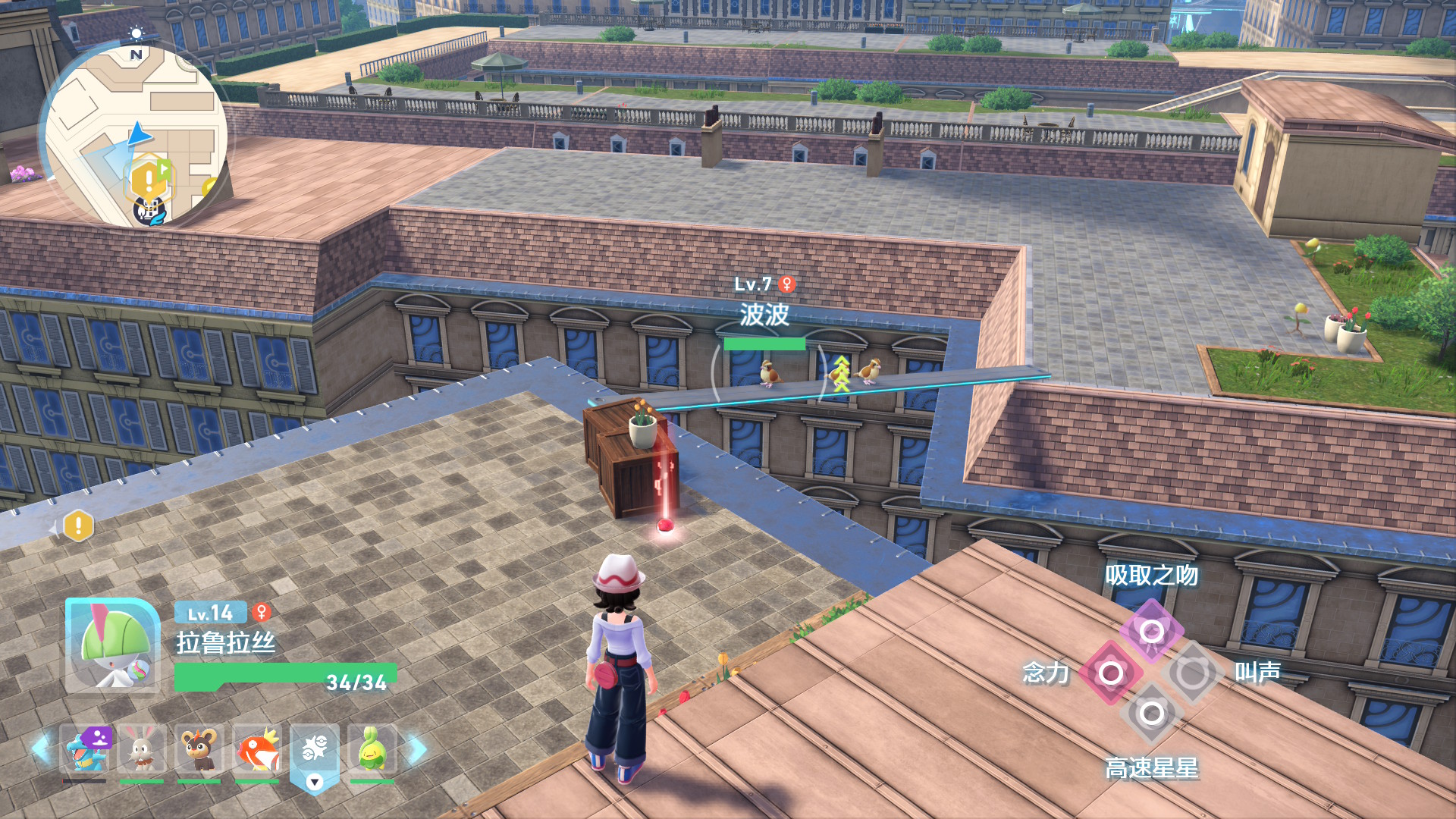The width and height of the screenshot is (1456, 819).
Task: Select Magikarp in the party bar
Action: (x=257, y=749)
